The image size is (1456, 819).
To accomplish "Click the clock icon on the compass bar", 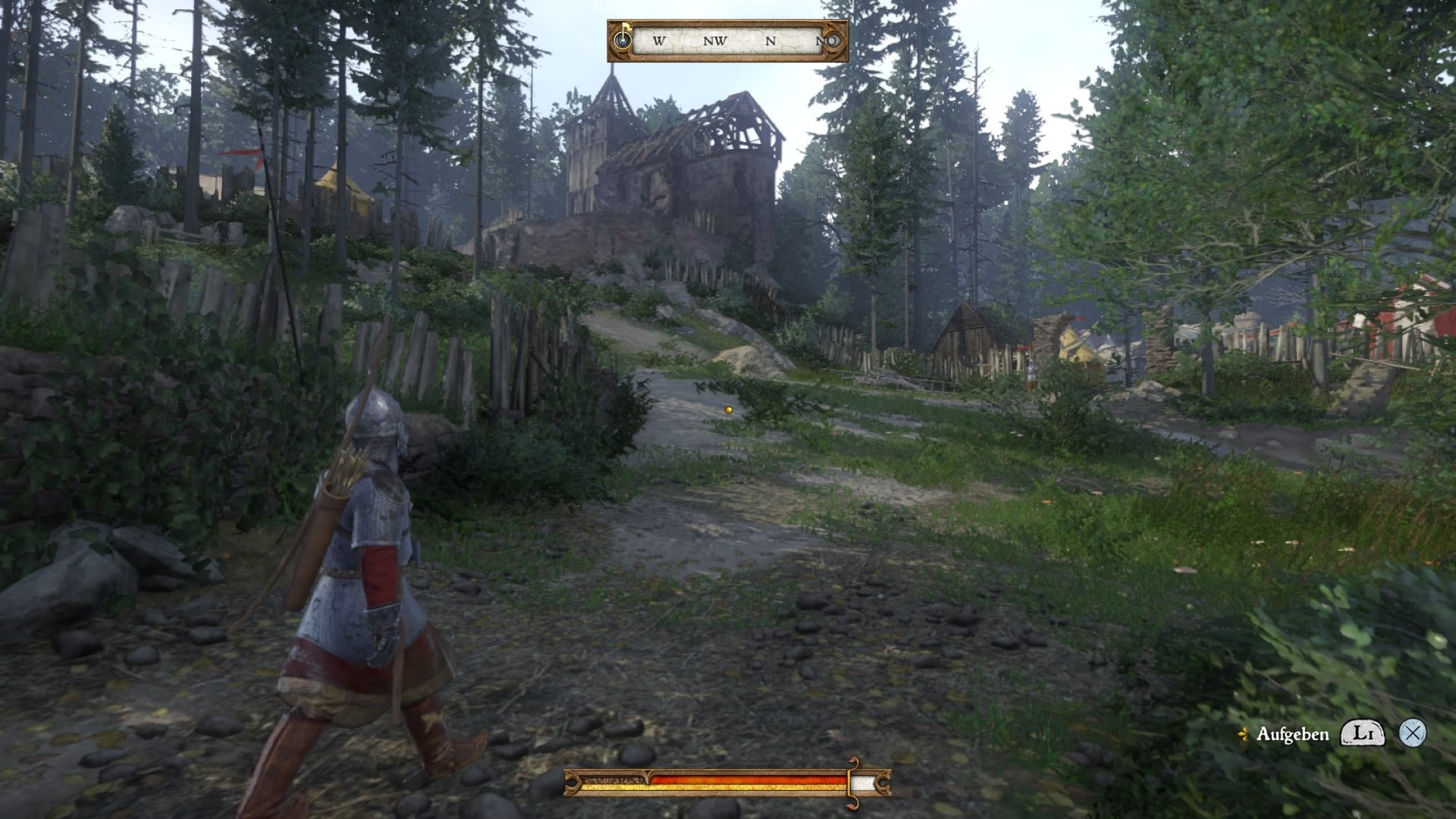I will 622,40.
